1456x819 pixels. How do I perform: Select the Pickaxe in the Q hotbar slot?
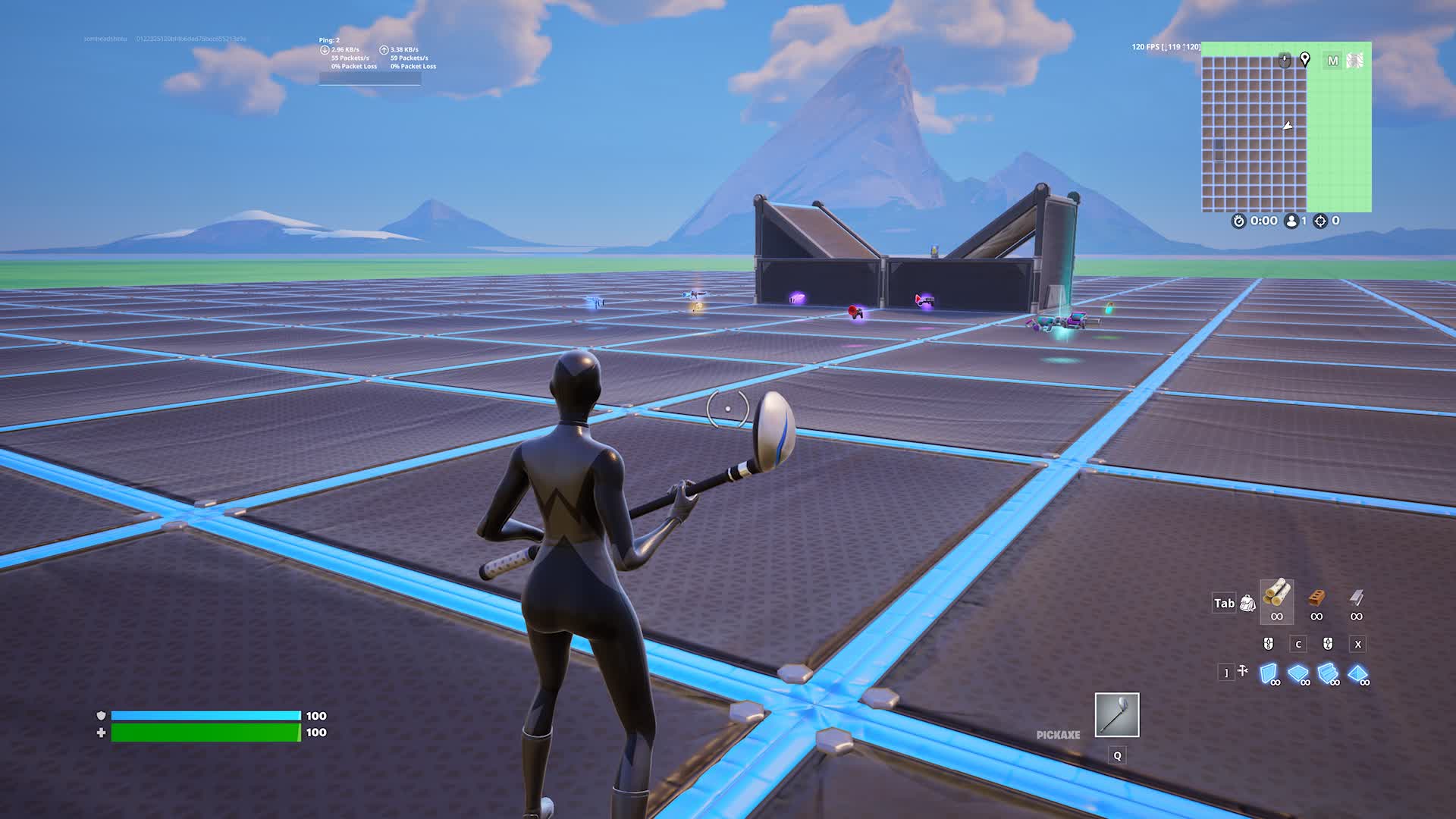pyautogui.click(x=1116, y=715)
